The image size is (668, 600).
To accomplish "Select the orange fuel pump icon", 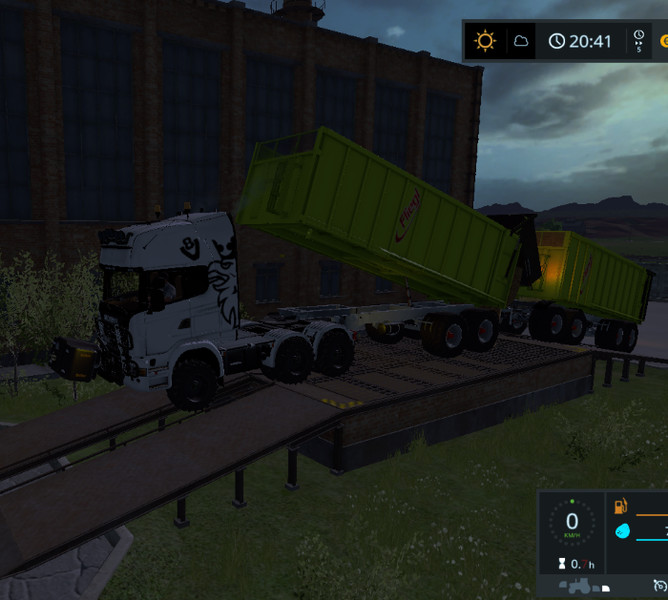I will [621, 508].
